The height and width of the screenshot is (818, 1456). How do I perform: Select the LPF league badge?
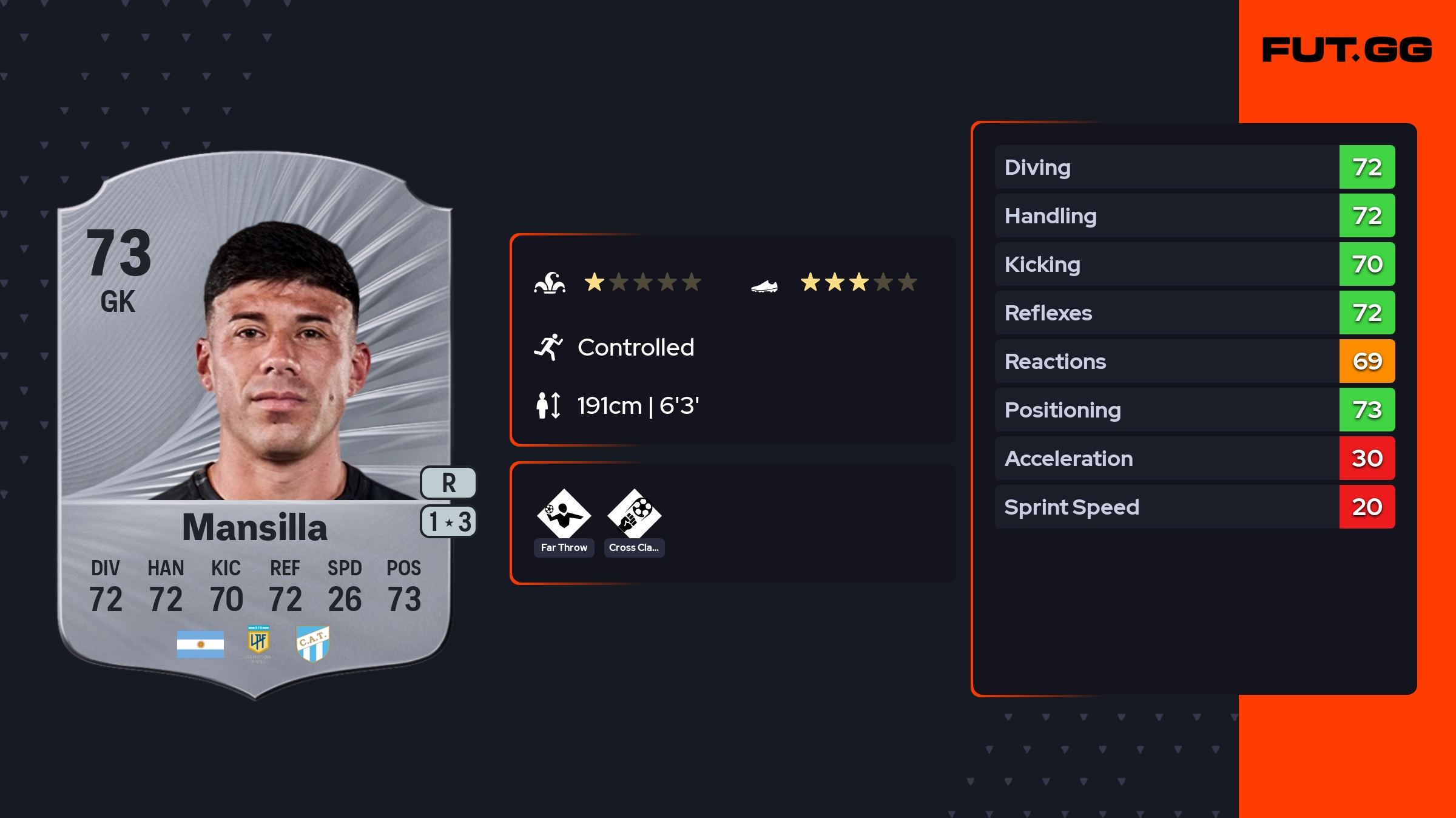tap(258, 642)
